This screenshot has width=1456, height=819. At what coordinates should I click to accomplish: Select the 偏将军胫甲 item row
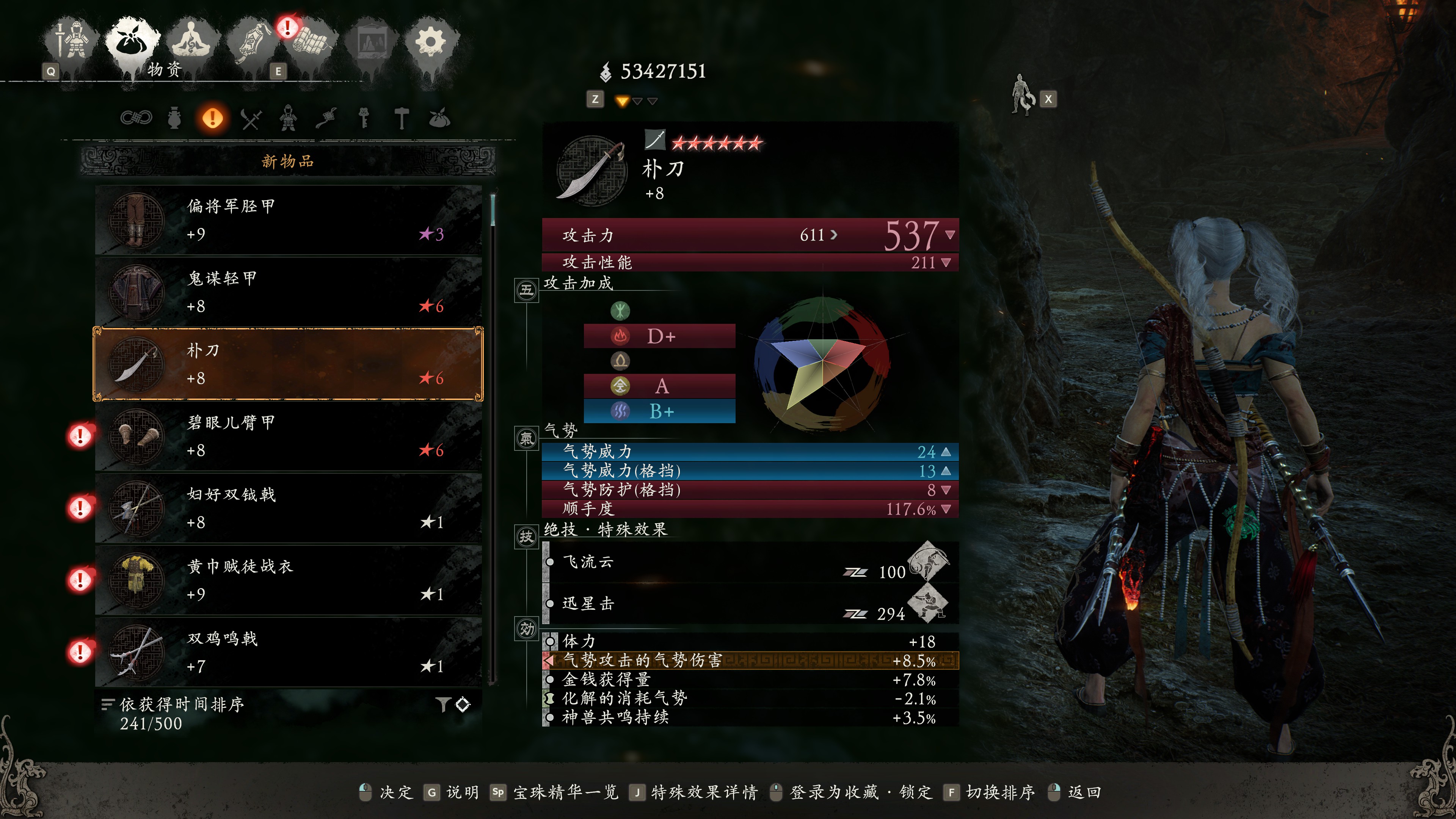point(288,220)
